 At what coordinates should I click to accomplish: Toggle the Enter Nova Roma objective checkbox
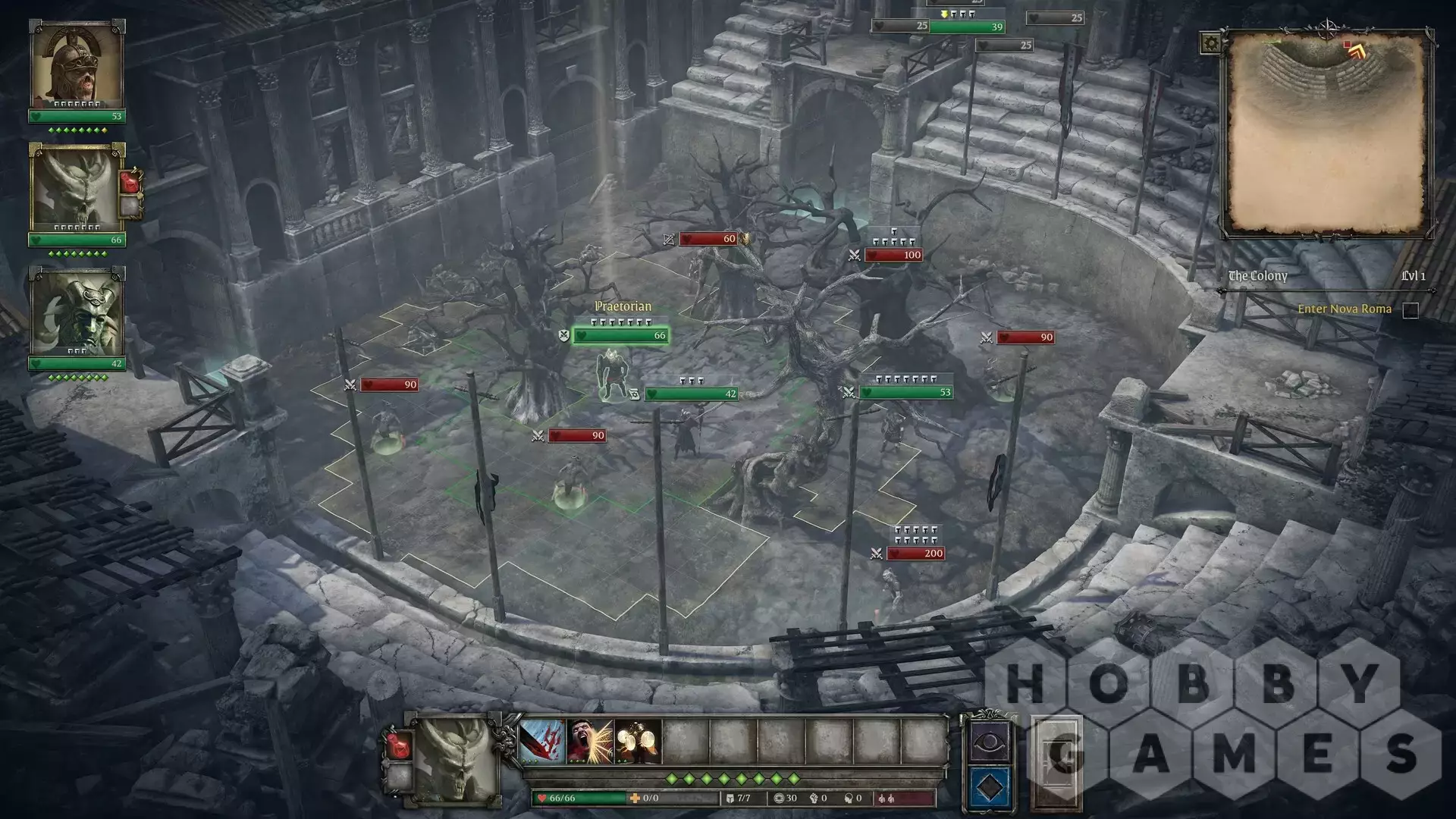(1410, 310)
